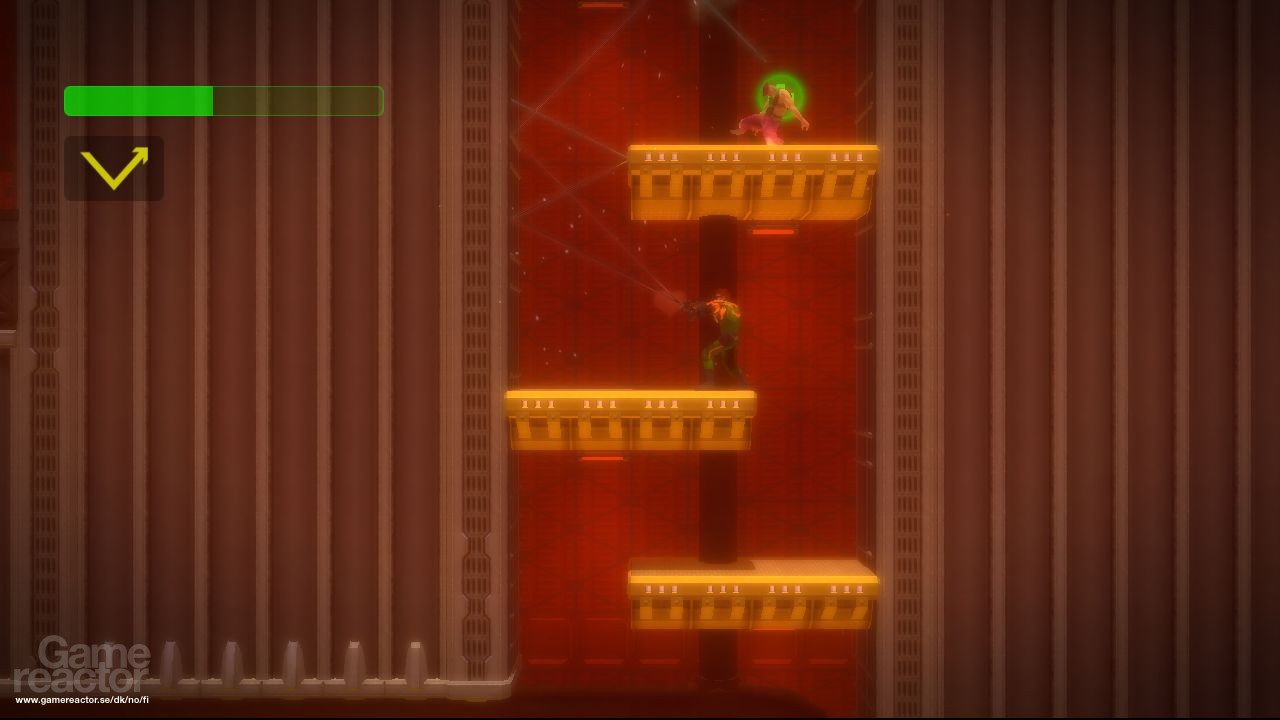Toggle the health bar display
This screenshot has width=1280, height=720.
tap(222, 100)
